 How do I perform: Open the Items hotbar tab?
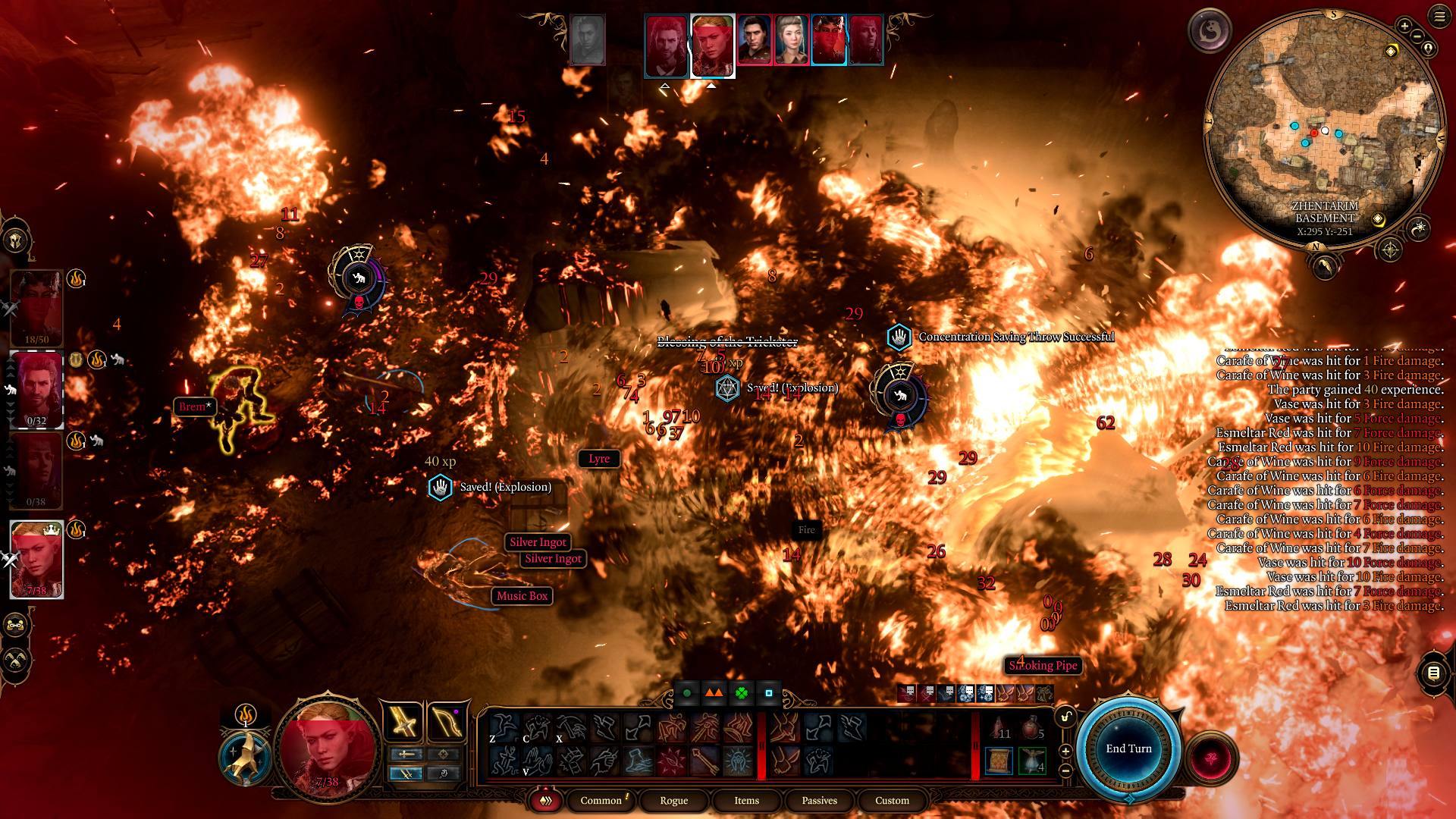click(x=746, y=800)
